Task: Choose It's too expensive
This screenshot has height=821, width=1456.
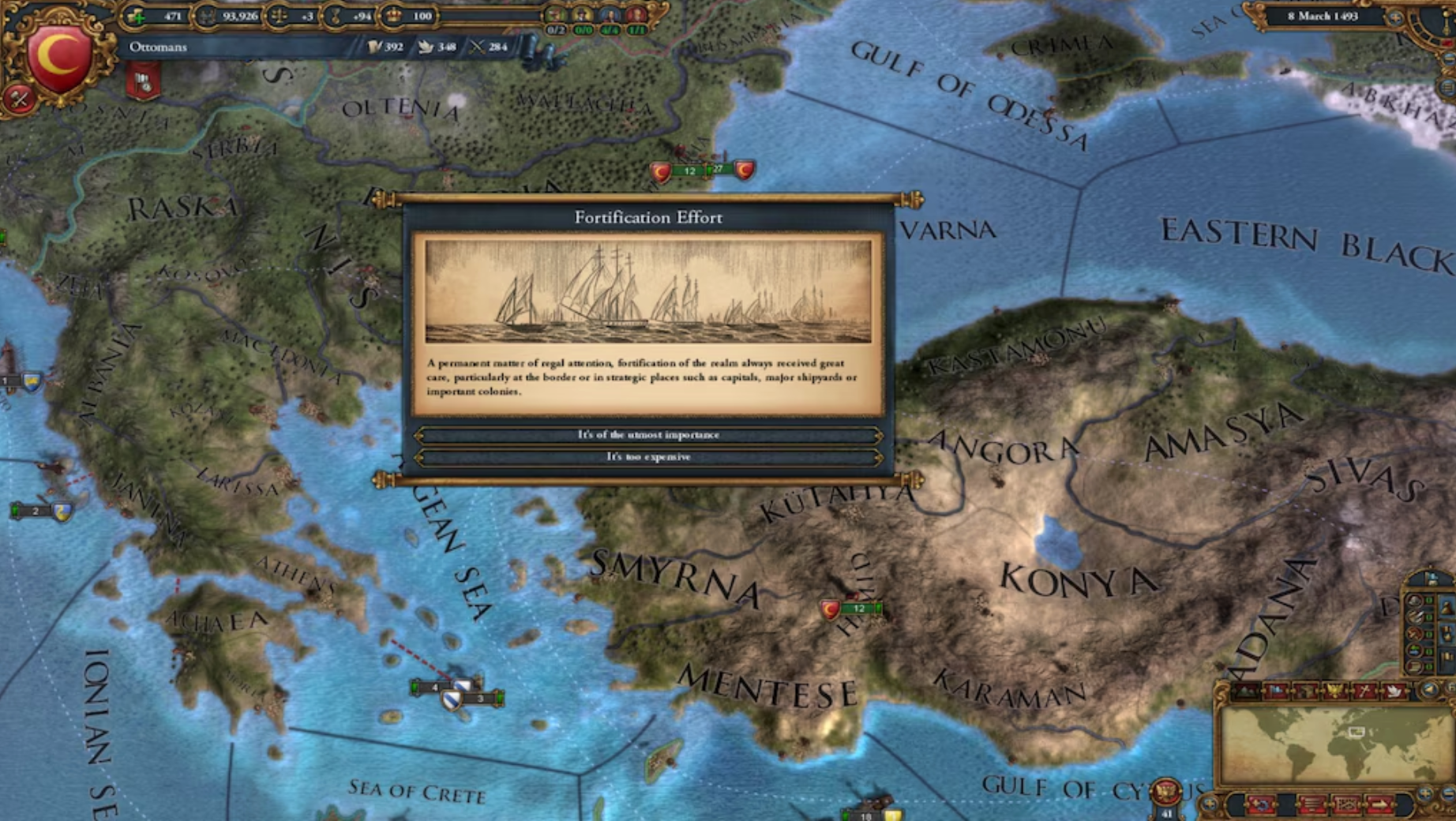Action: pos(649,457)
